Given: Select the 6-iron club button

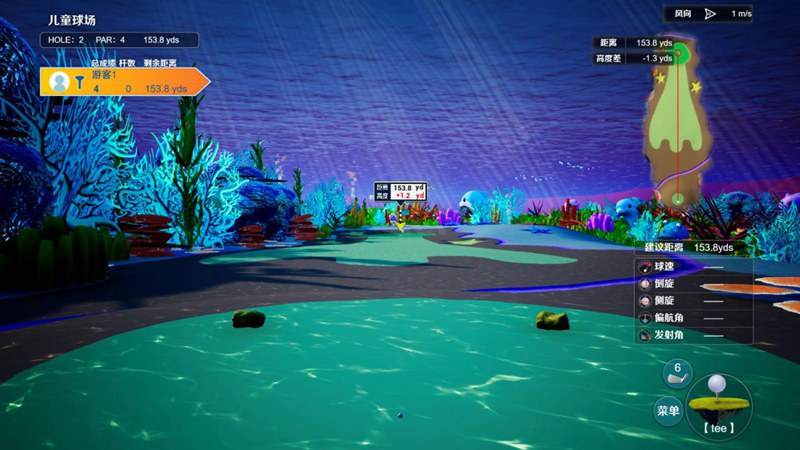Looking at the screenshot, I should (677, 374).
